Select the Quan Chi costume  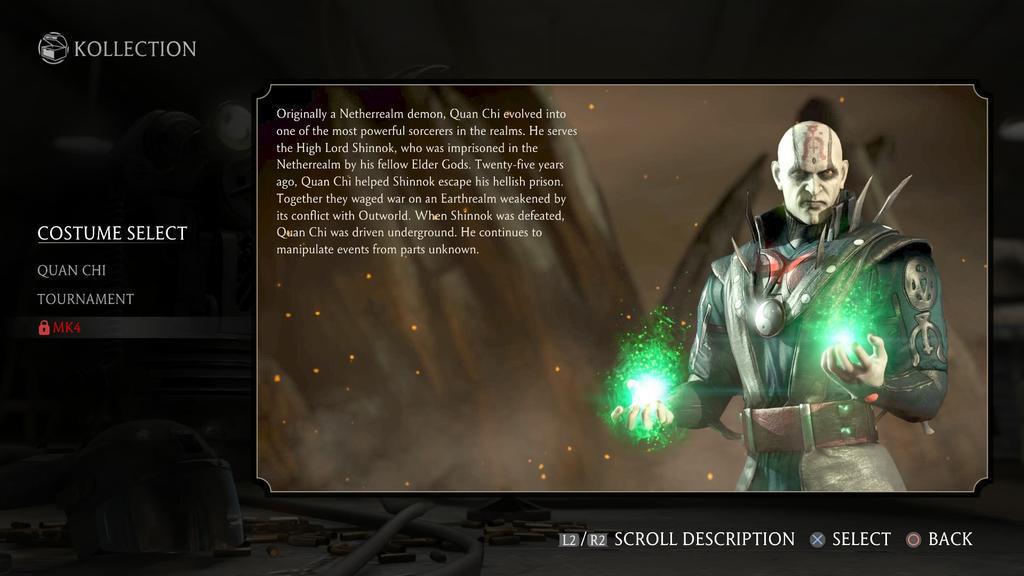pos(71,270)
